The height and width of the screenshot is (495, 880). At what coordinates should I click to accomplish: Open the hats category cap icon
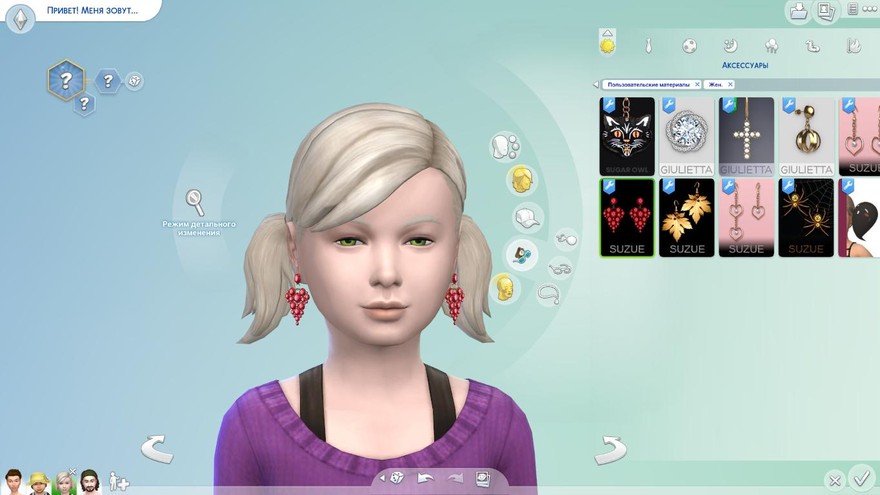pyautogui.click(x=527, y=217)
